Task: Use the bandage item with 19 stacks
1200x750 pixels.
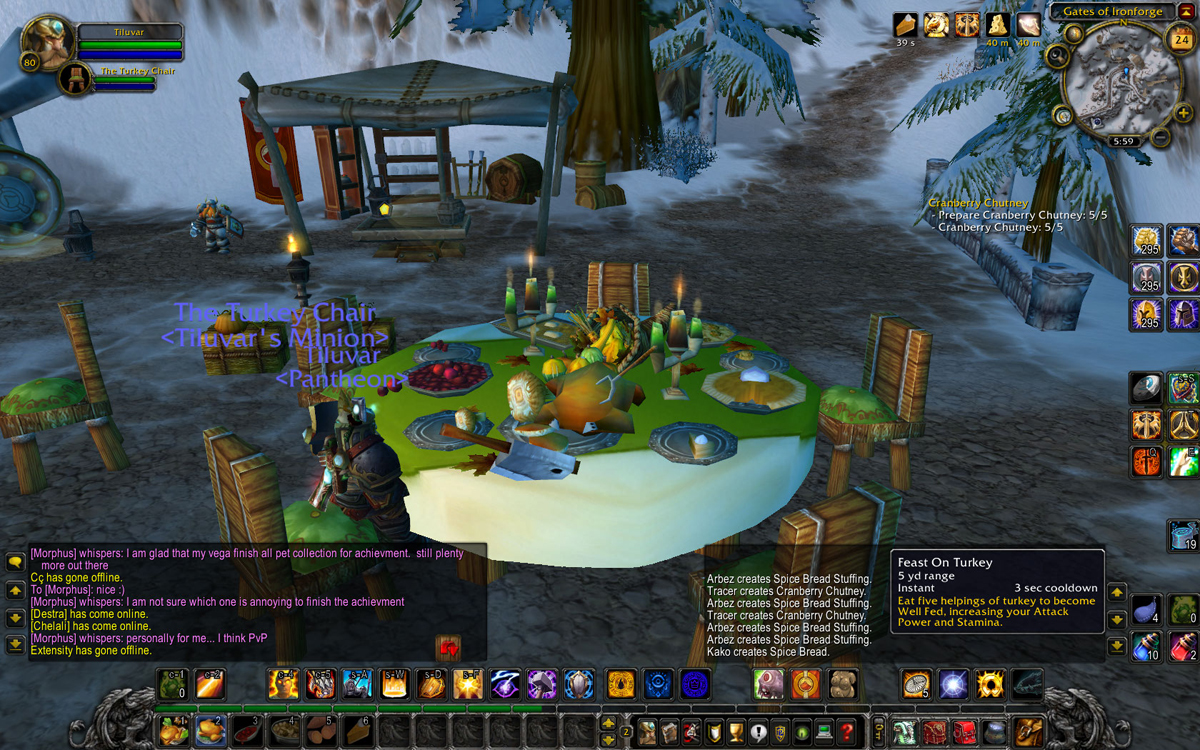Action: click(x=1184, y=534)
